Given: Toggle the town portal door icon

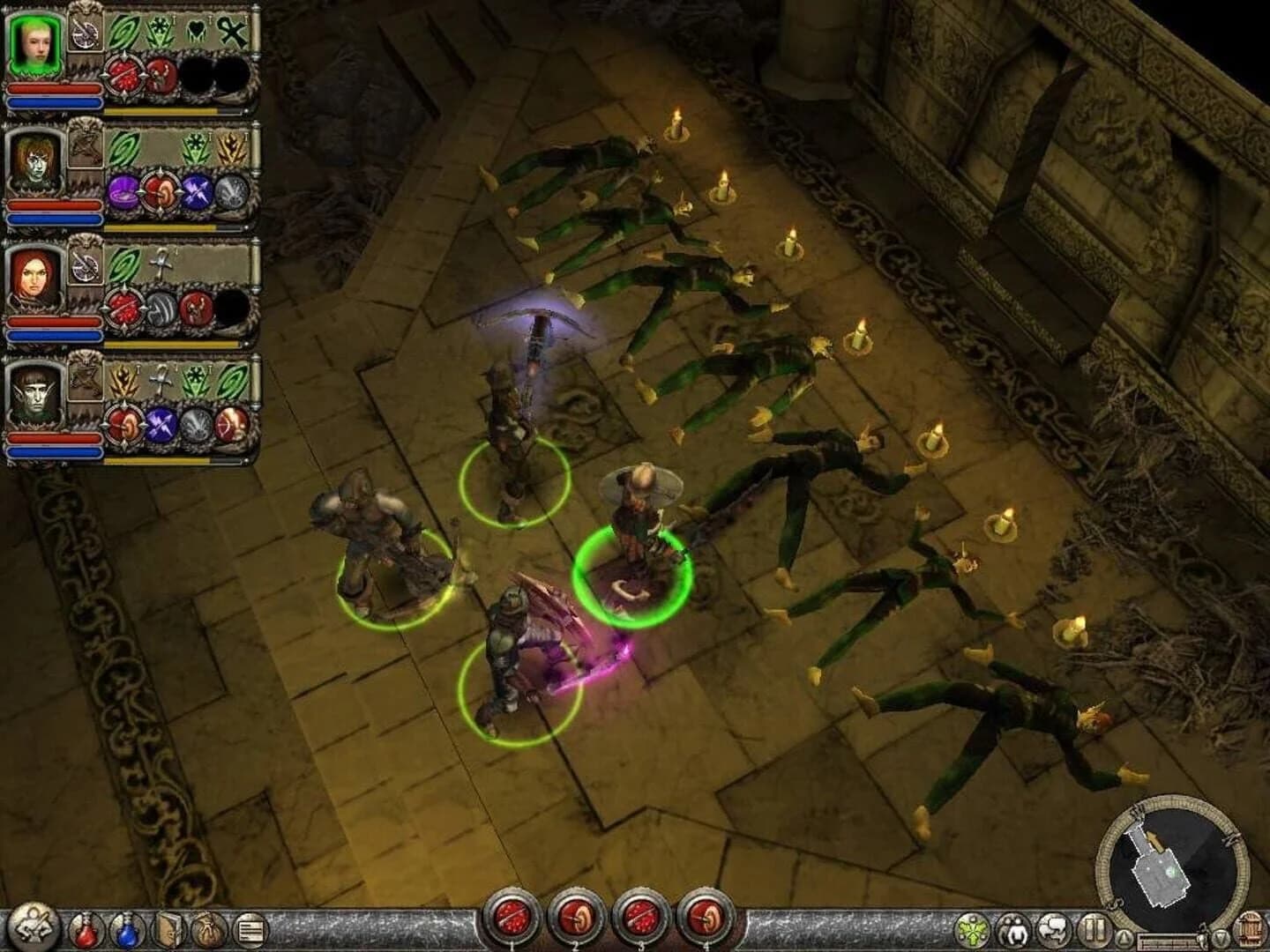Looking at the screenshot, I should point(1251,928).
